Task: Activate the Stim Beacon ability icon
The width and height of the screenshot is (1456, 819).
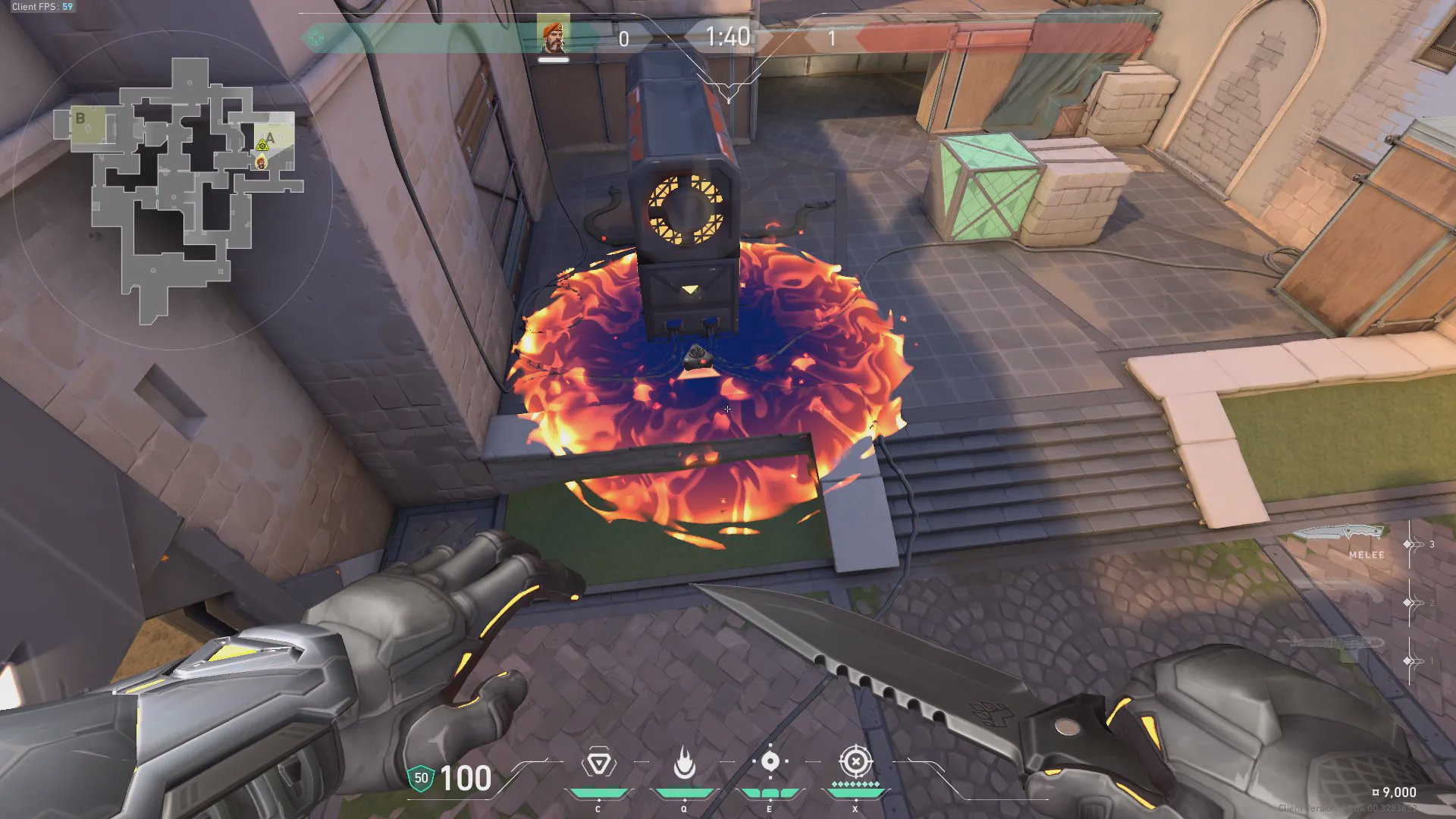Action: 598,763
